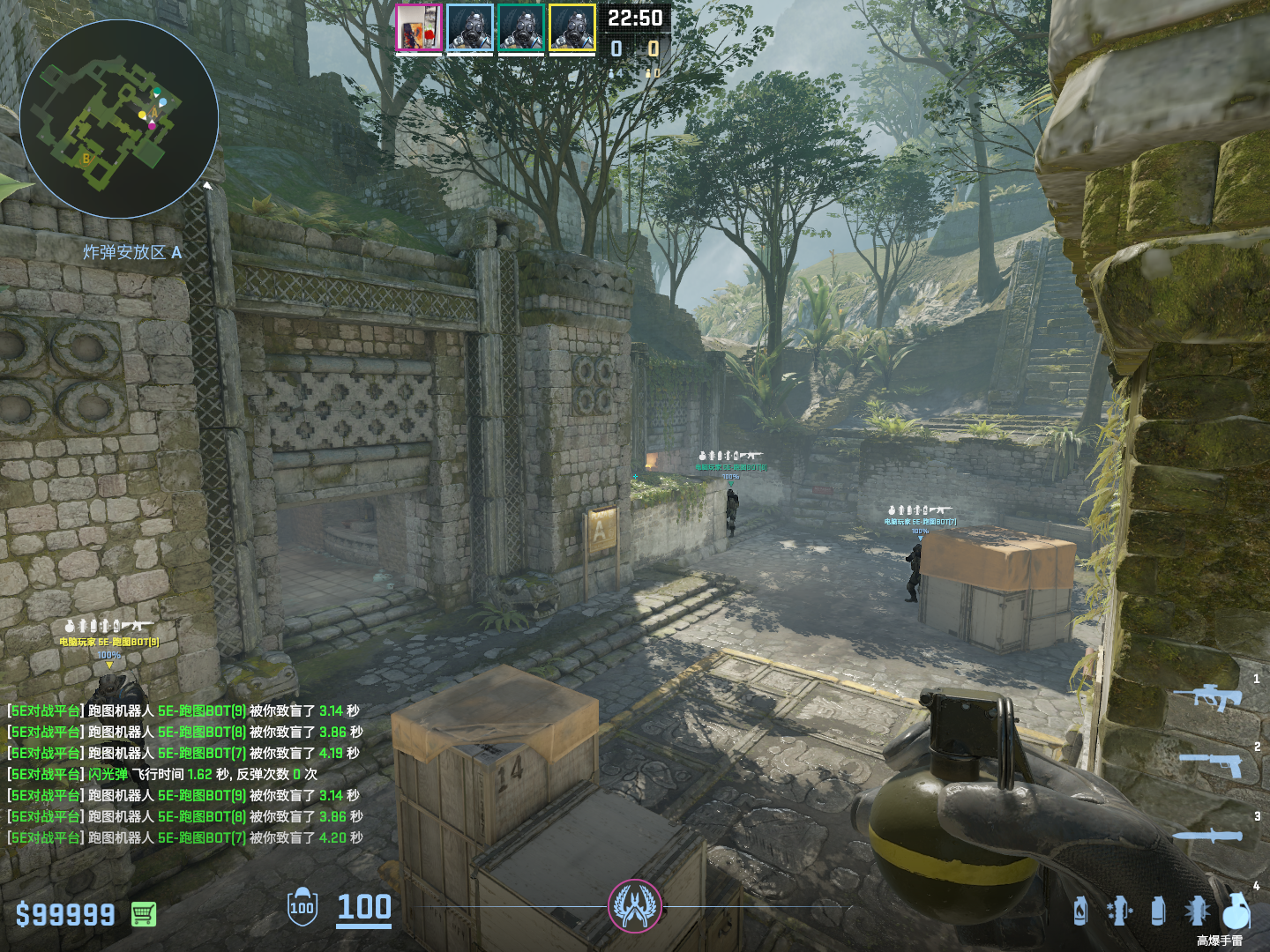Select the light-blue-framed gas mask avatar
1270x952 pixels.
tap(469, 28)
